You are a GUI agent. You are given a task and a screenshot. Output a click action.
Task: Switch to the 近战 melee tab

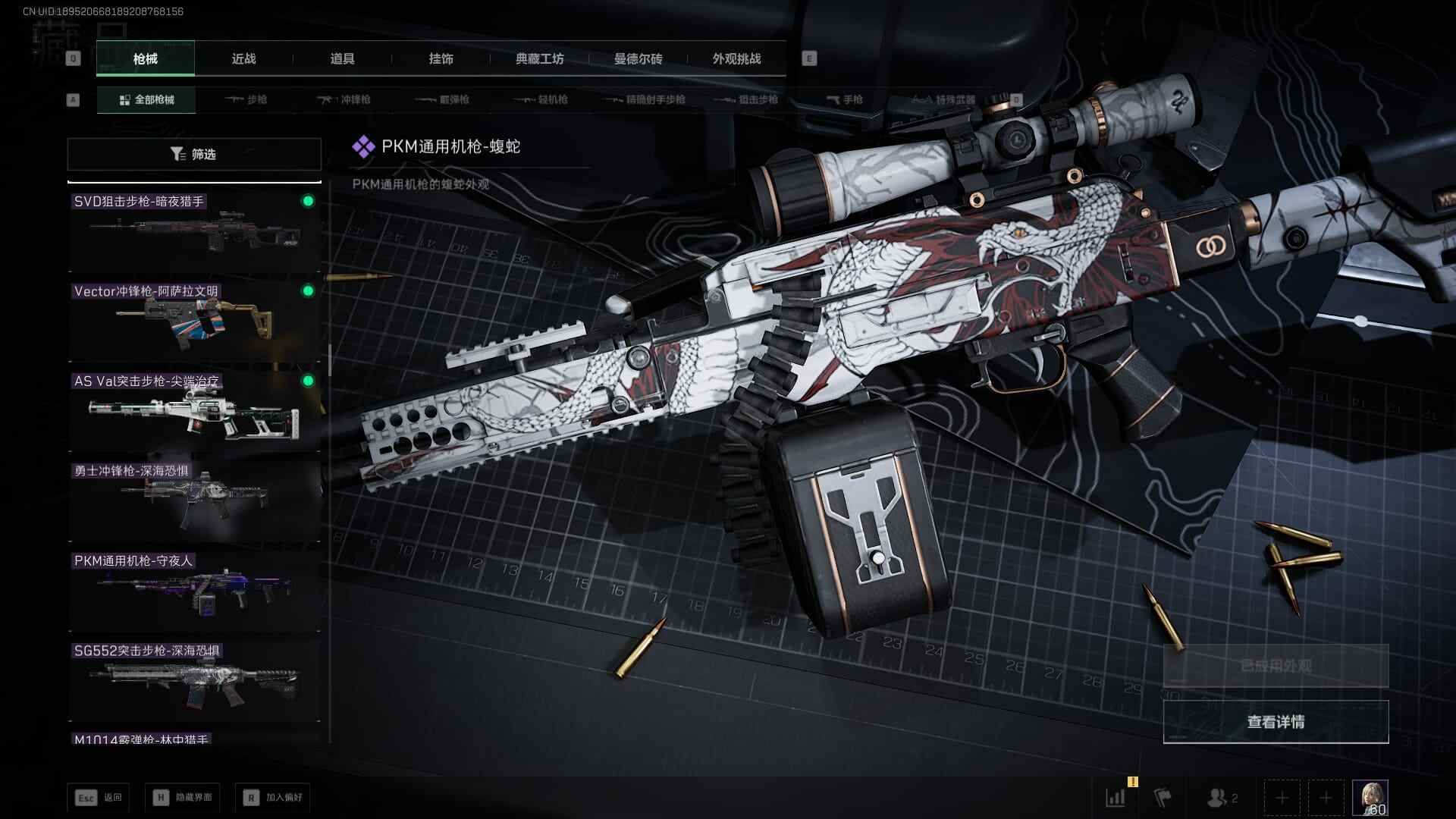(x=243, y=58)
